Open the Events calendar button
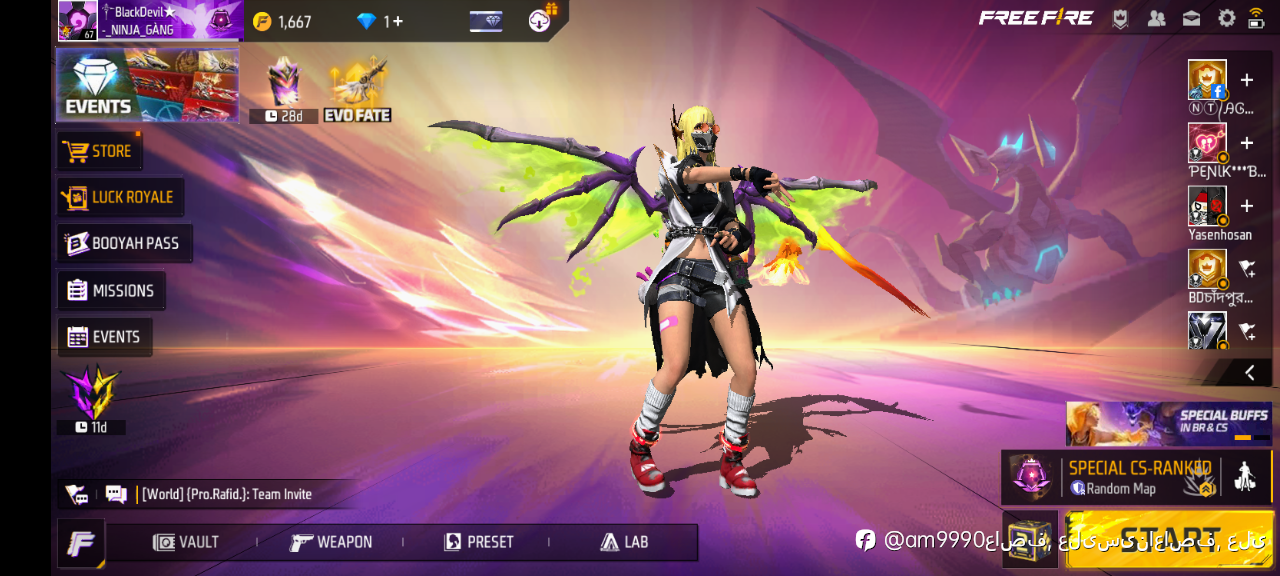This screenshot has width=1280, height=576. (x=105, y=337)
